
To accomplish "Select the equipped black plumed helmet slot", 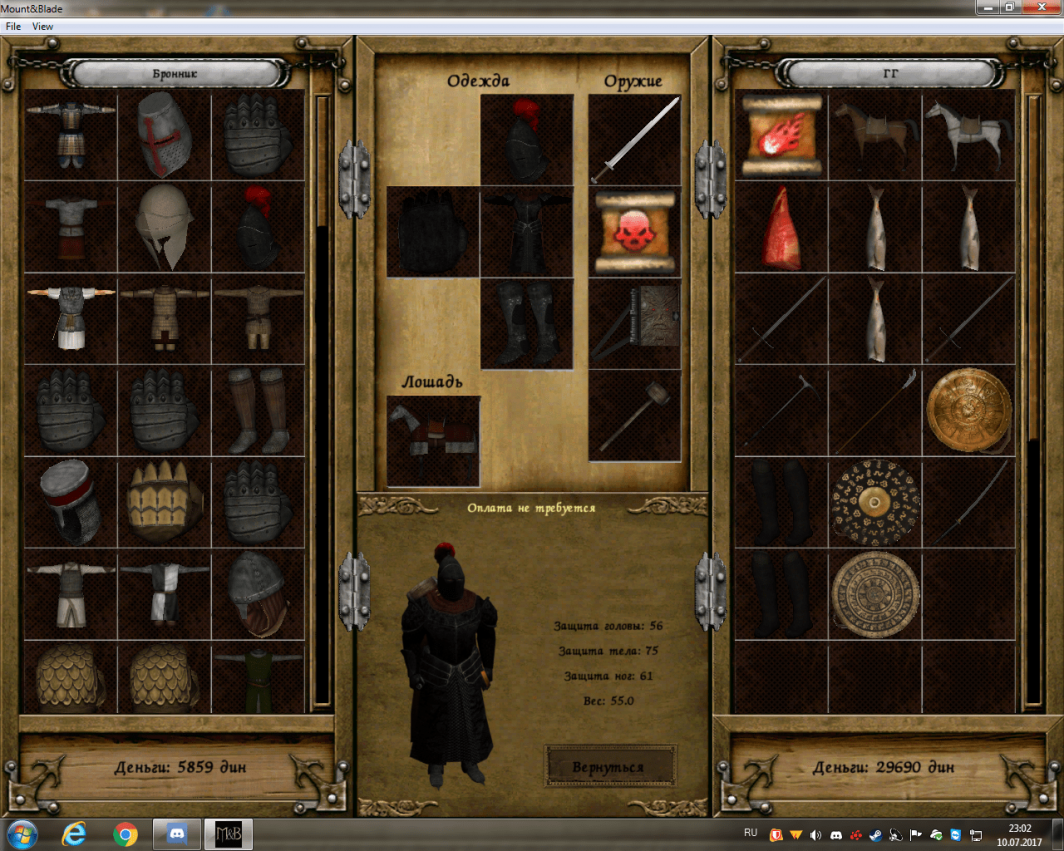I will [x=526, y=140].
